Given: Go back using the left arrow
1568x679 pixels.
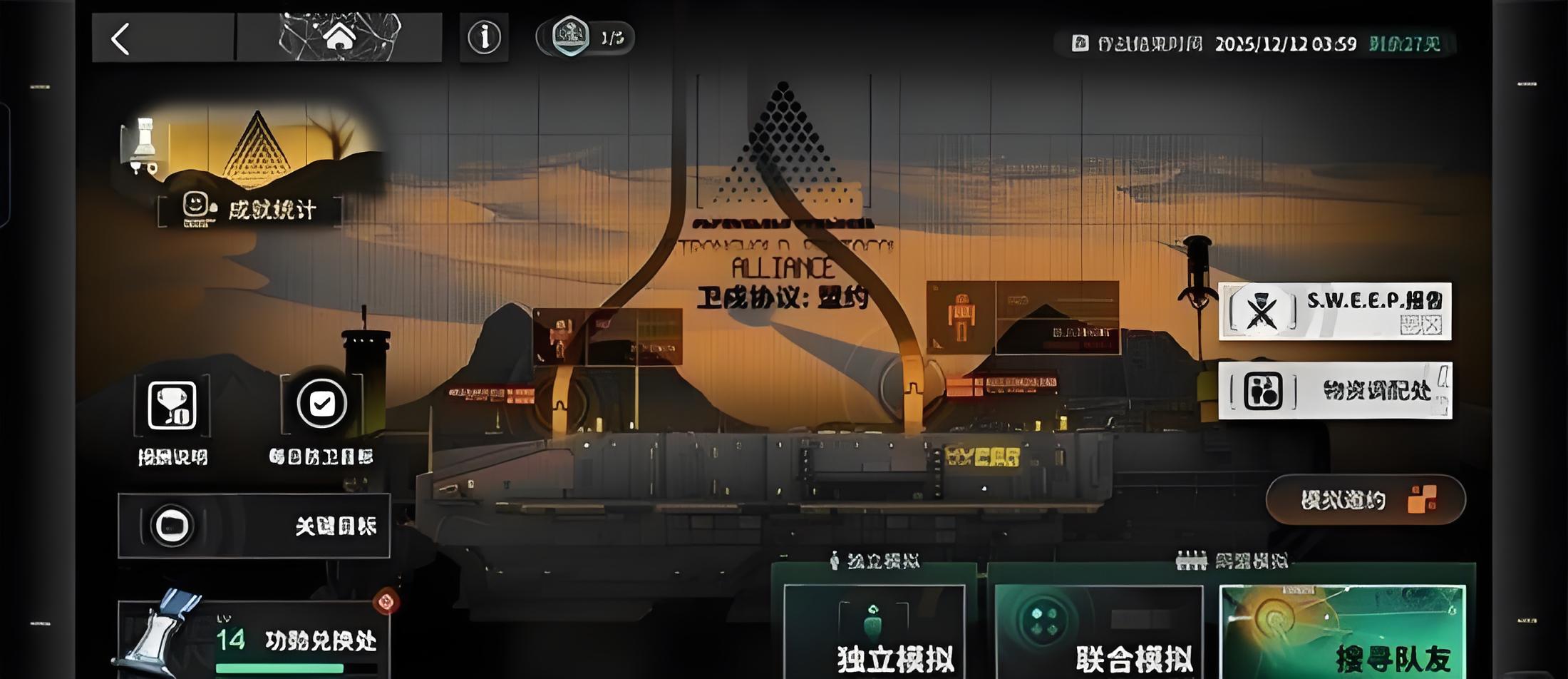Looking at the screenshot, I should click(121, 39).
